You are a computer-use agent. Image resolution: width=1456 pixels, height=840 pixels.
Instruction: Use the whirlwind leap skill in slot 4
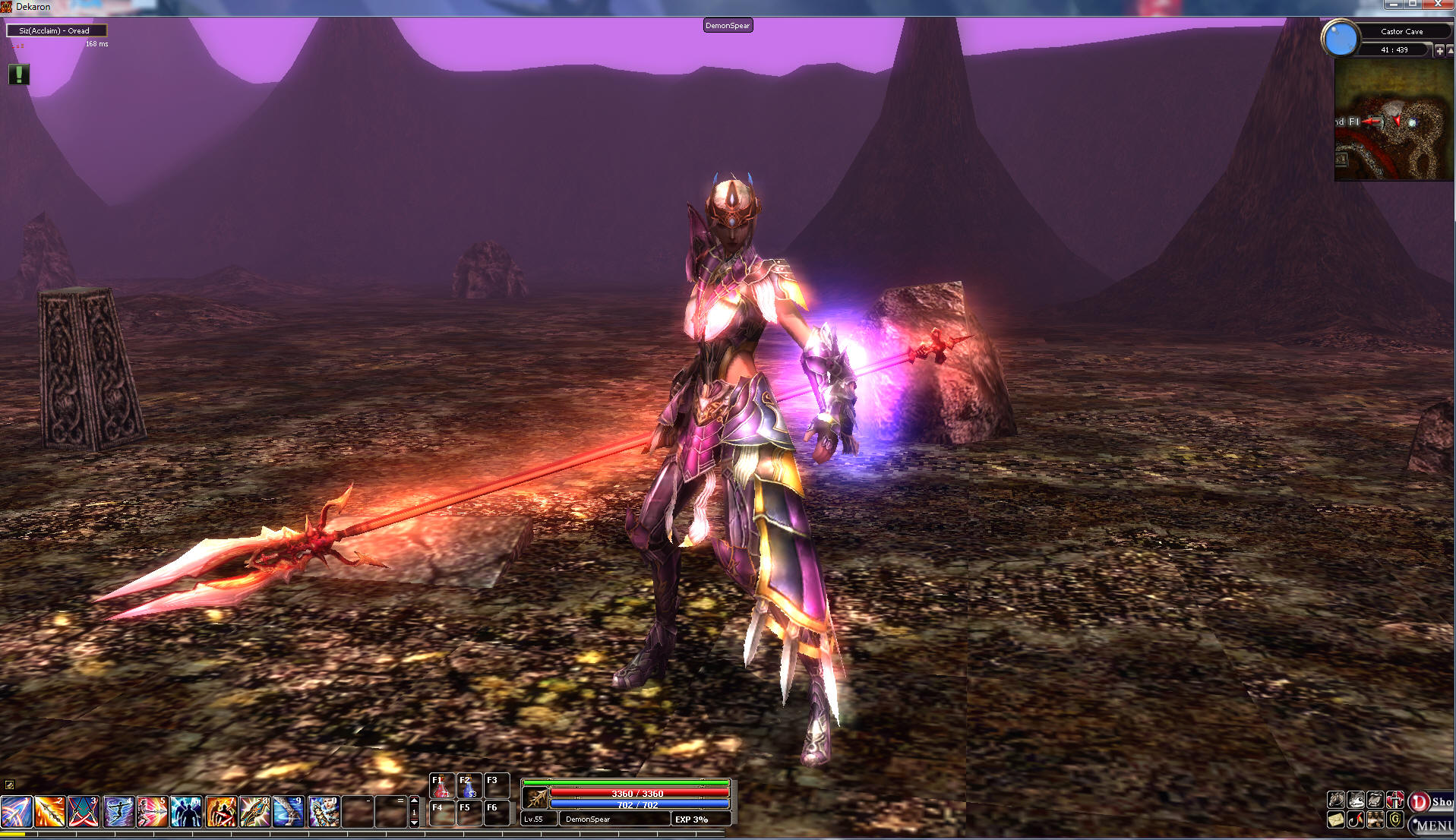(118, 812)
